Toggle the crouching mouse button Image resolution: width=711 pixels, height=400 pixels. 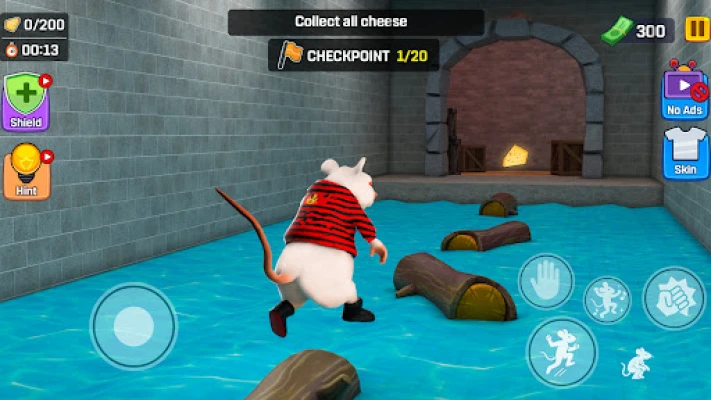point(636,365)
